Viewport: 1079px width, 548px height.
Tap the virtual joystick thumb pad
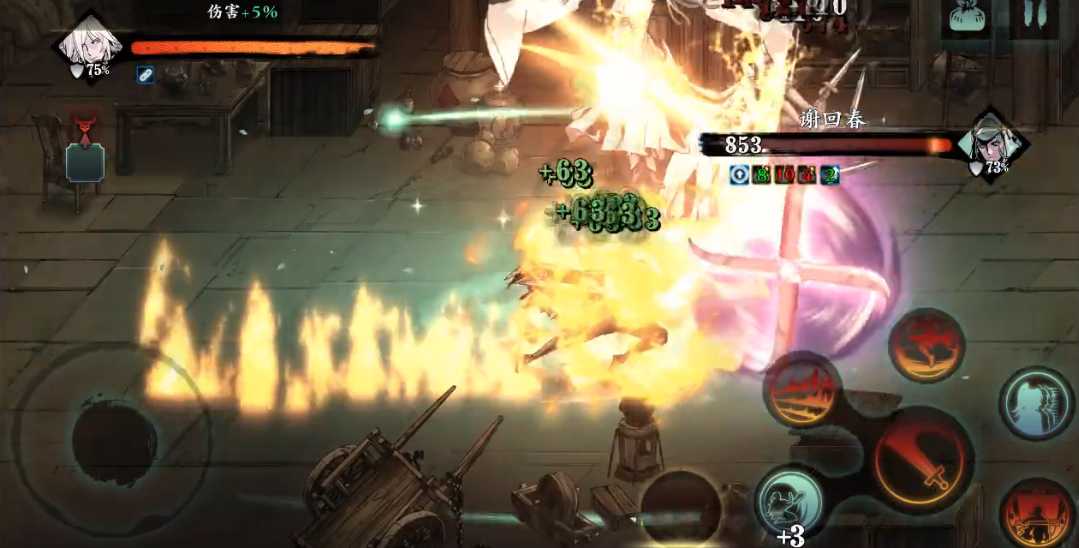(114, 439)
